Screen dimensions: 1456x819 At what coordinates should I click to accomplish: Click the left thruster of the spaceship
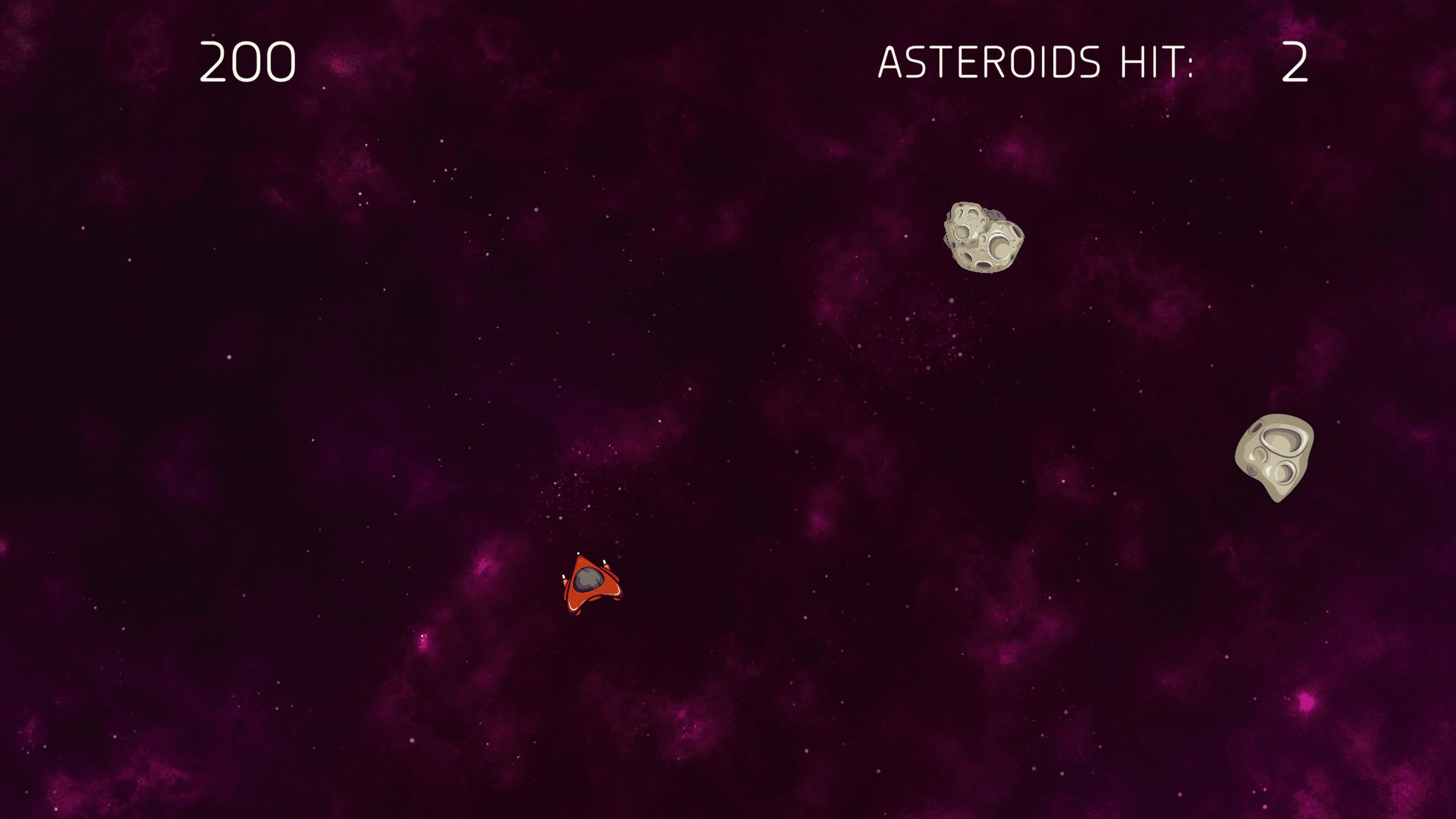(x=563, y=576)
